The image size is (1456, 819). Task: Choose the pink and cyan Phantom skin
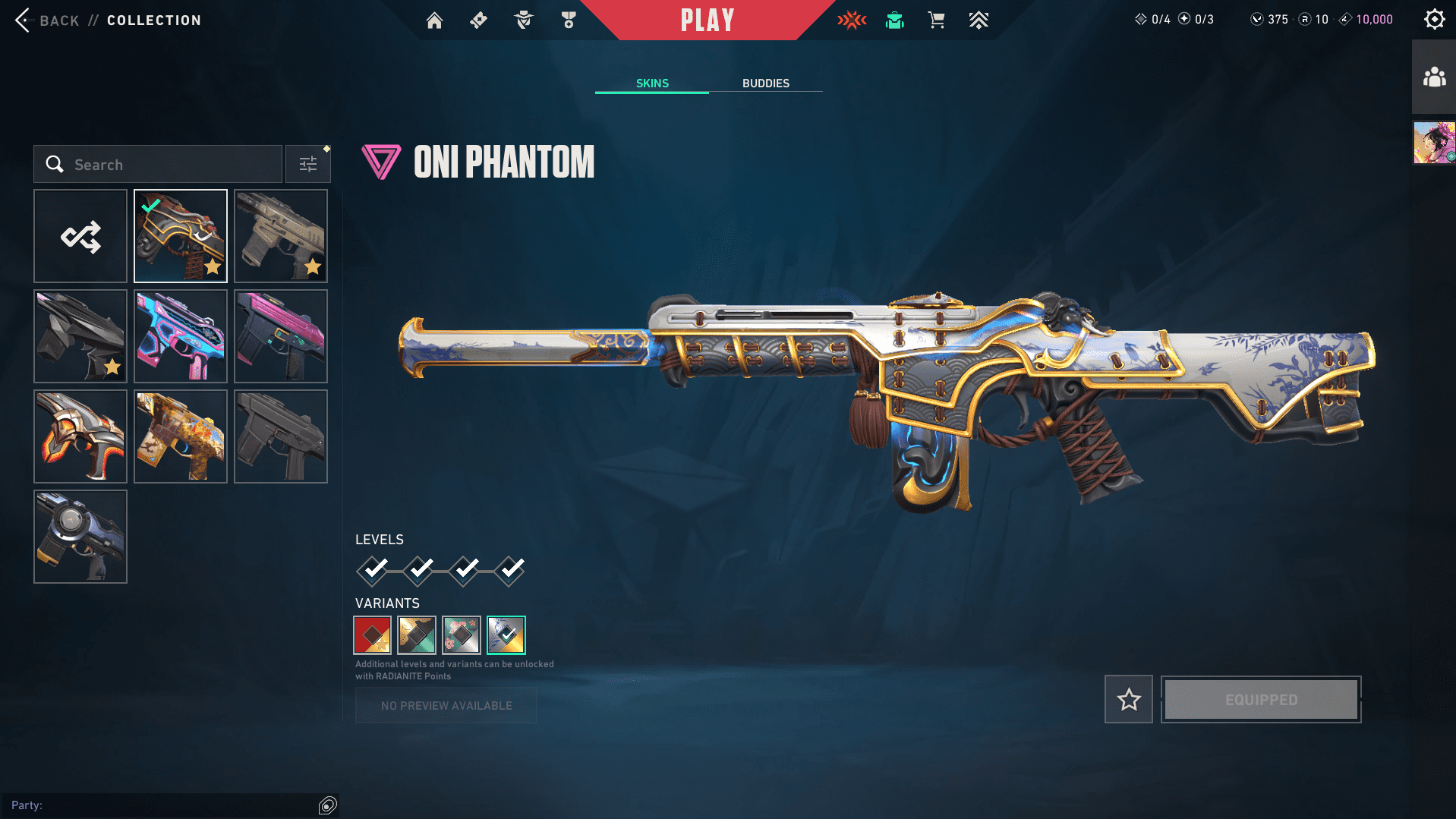(x=181, y=336)
